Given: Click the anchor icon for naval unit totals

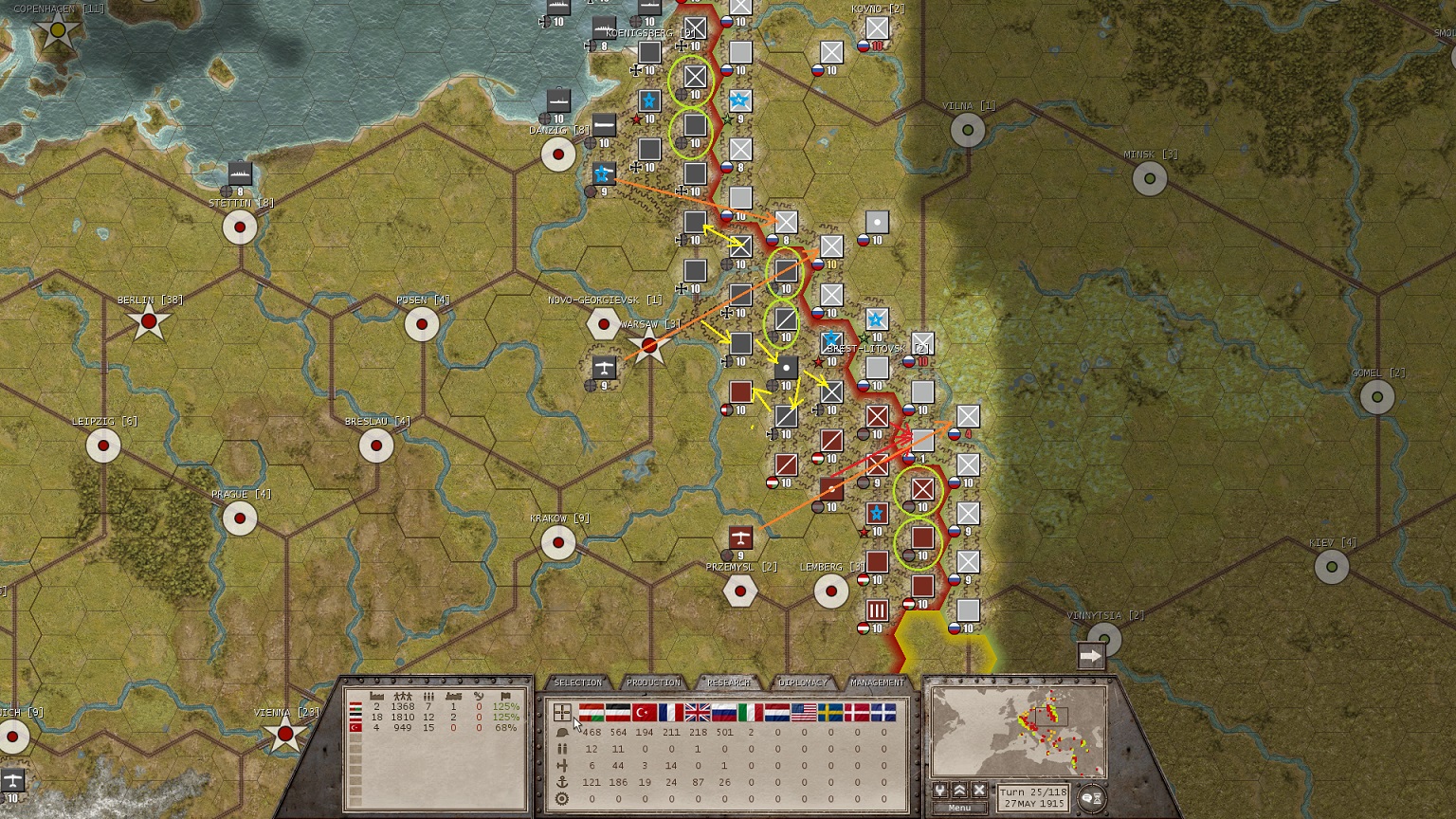Looking at the screenshot, I should click(x=561, y=781).
